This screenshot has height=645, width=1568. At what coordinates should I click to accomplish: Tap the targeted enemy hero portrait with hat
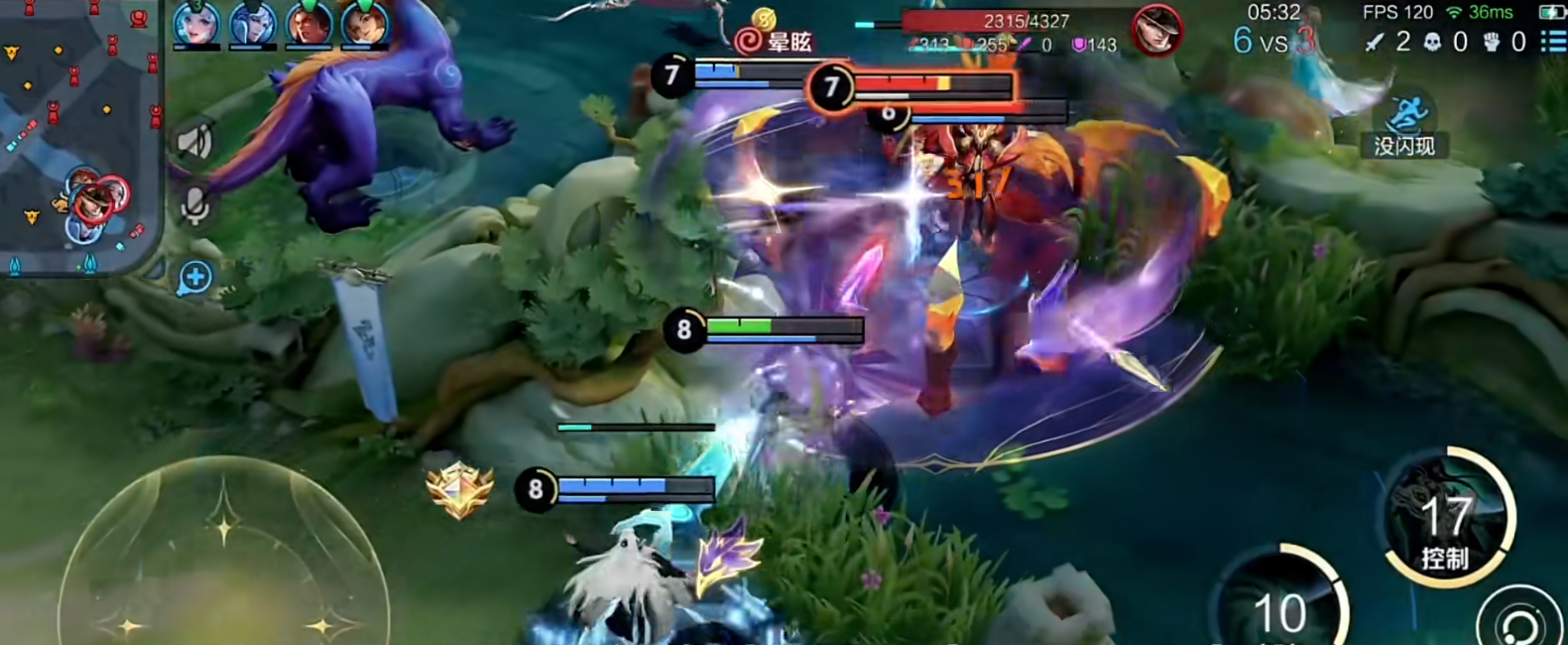[1156, 30]
